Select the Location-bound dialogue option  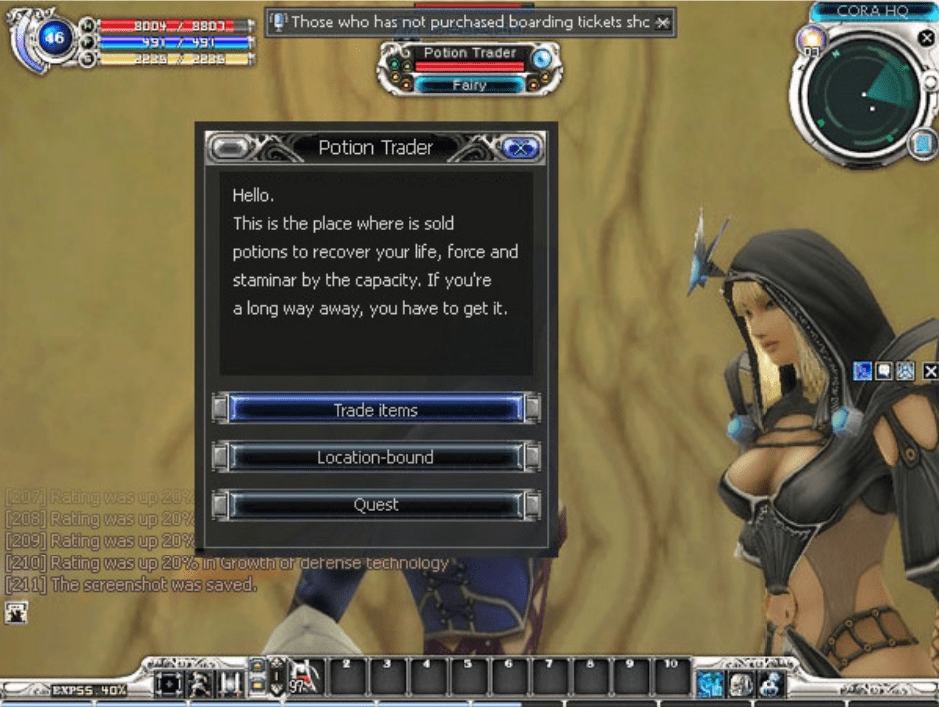coord(375,457)
